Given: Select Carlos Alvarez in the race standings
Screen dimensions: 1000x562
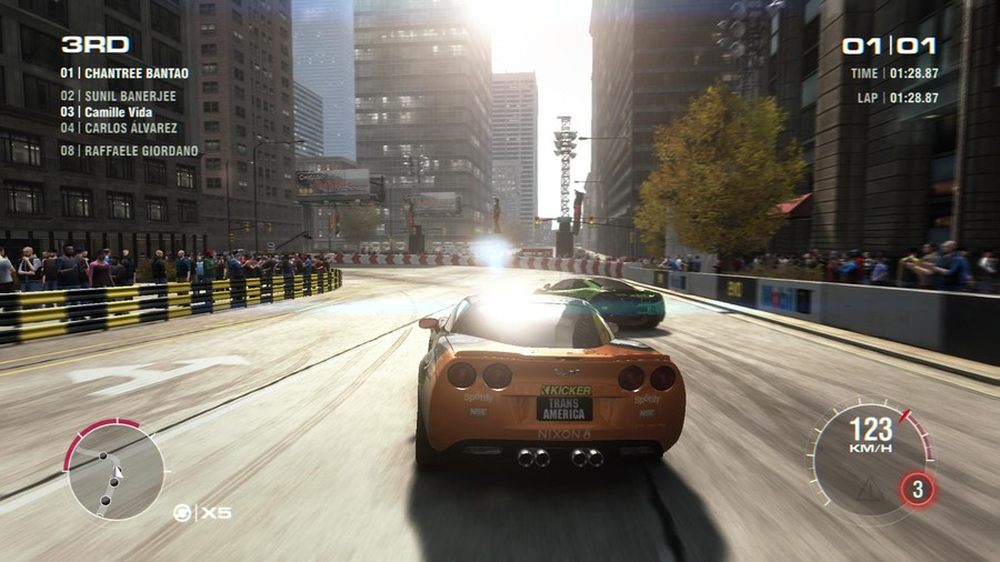Looking at the screenshot, I should (119, 128).
